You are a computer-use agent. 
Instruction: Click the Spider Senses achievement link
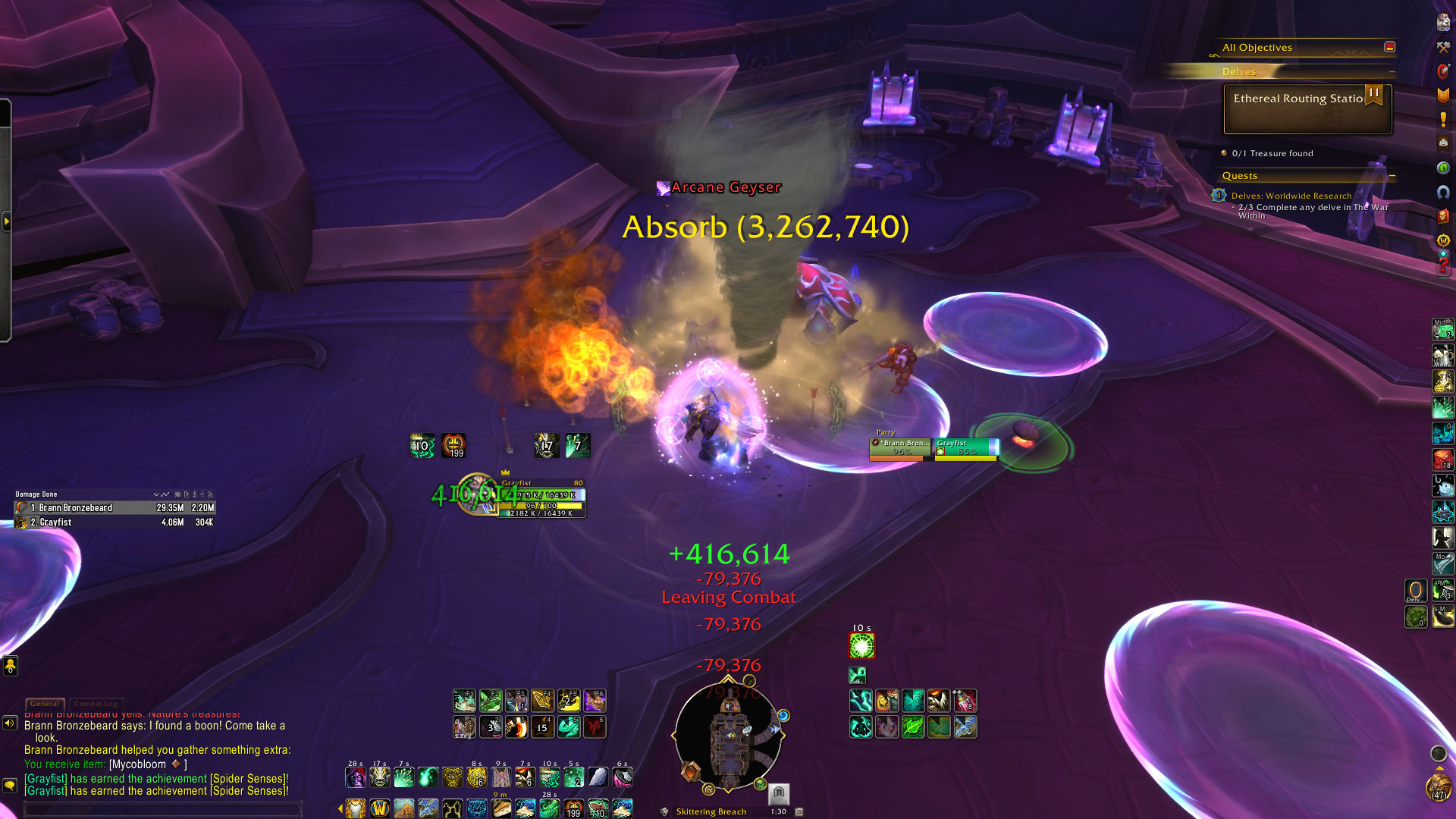pos(249,779)
